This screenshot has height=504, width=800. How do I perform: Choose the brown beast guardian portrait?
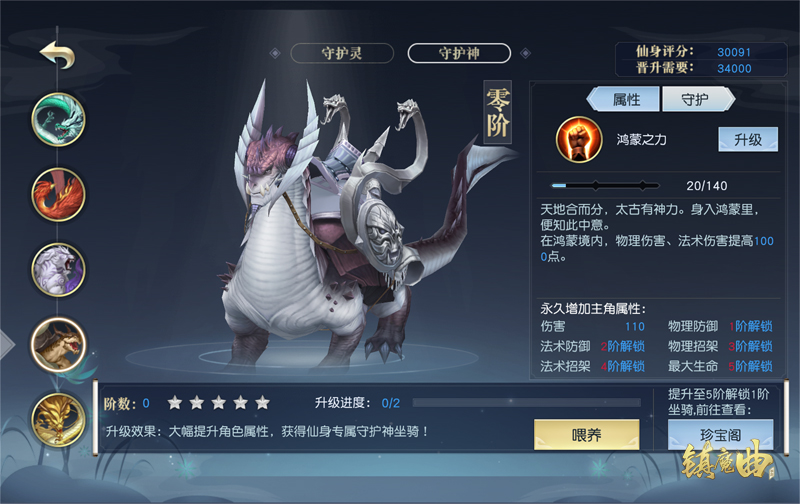coord(58,345)
